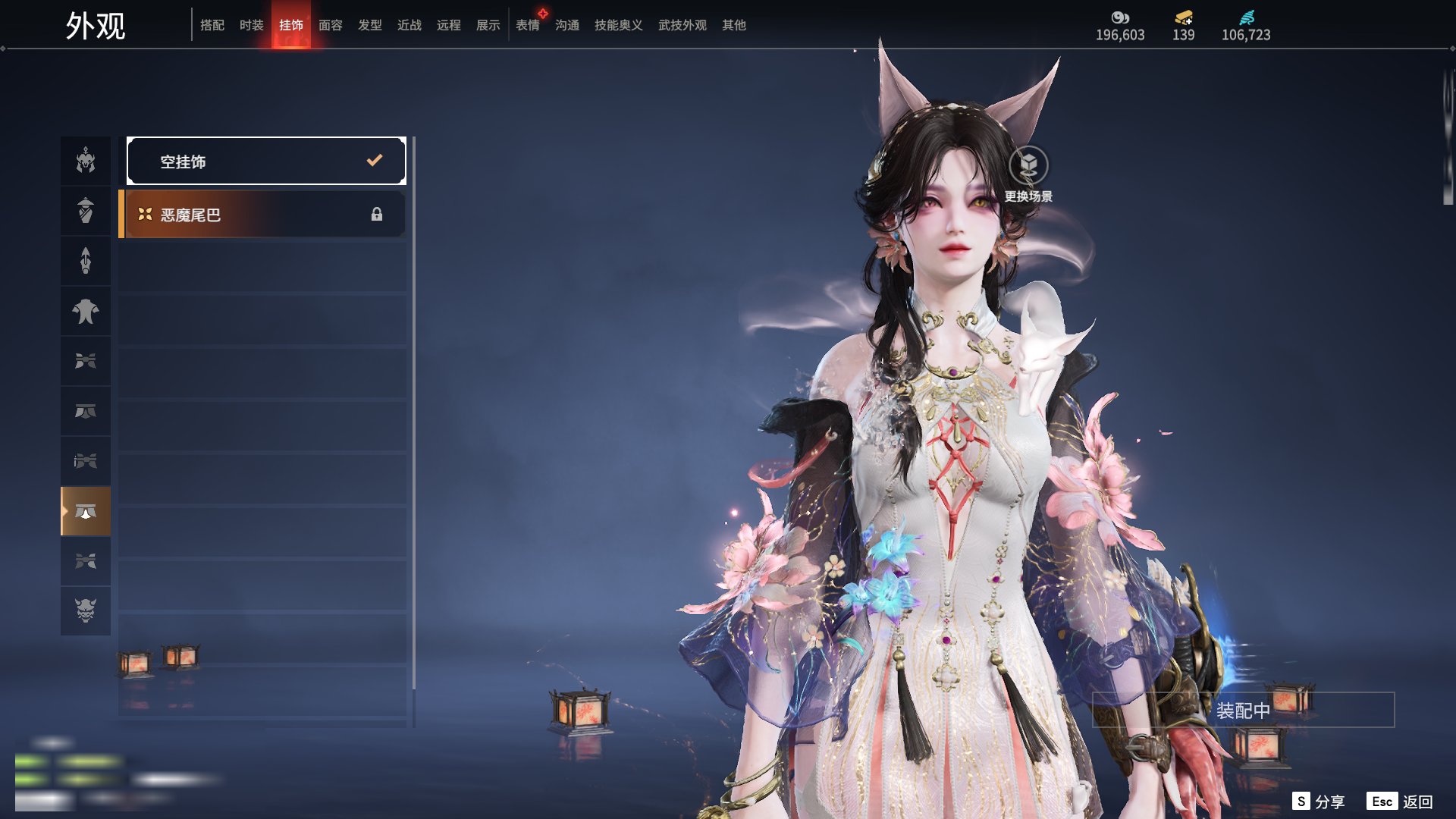Share the appearance with 分享

1319,802
